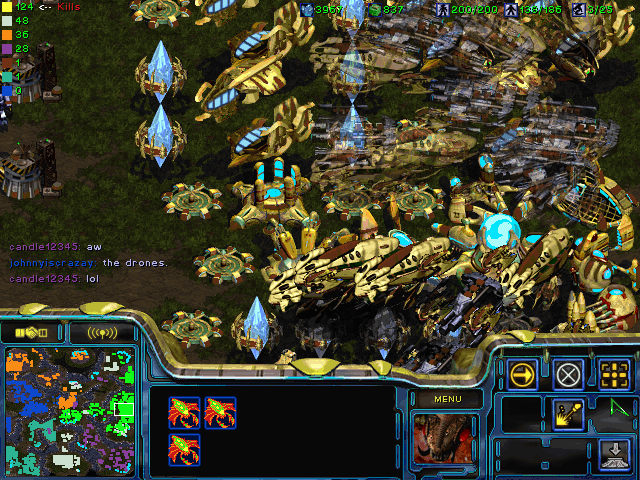Click on the minimap
The image size is (640, 480).
70,408
